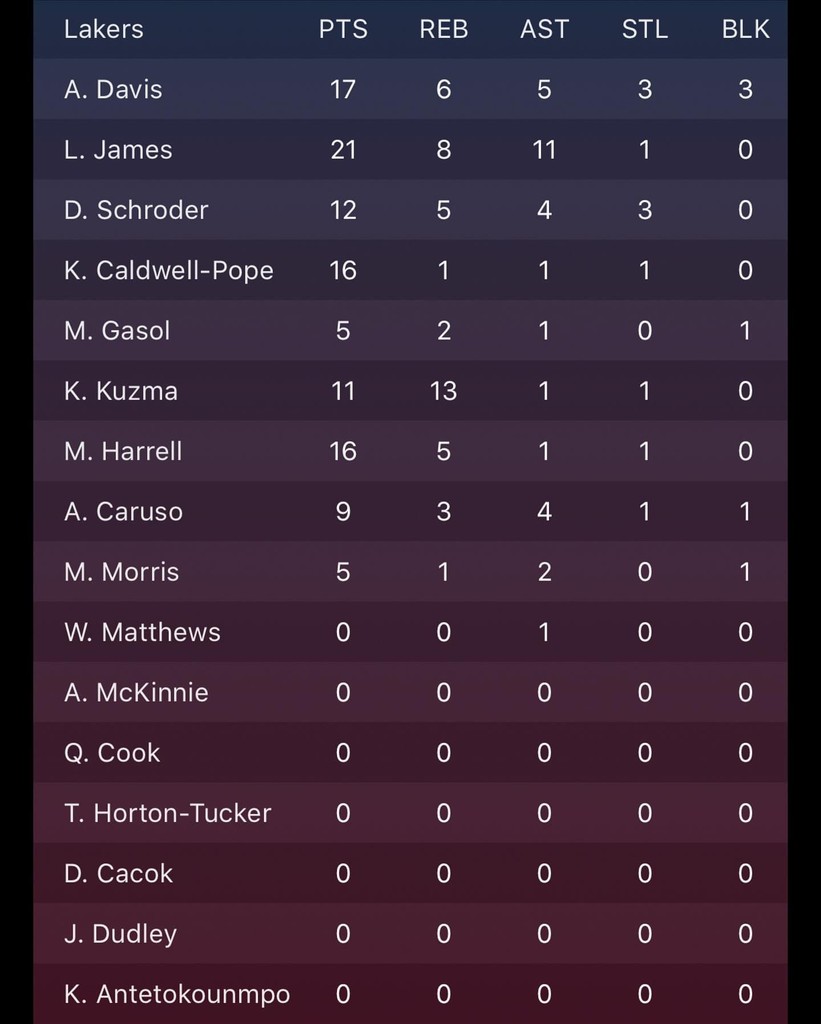Tap the M. Gasol row
Screen dimensions: 821x1024
(x=117, y=331)
